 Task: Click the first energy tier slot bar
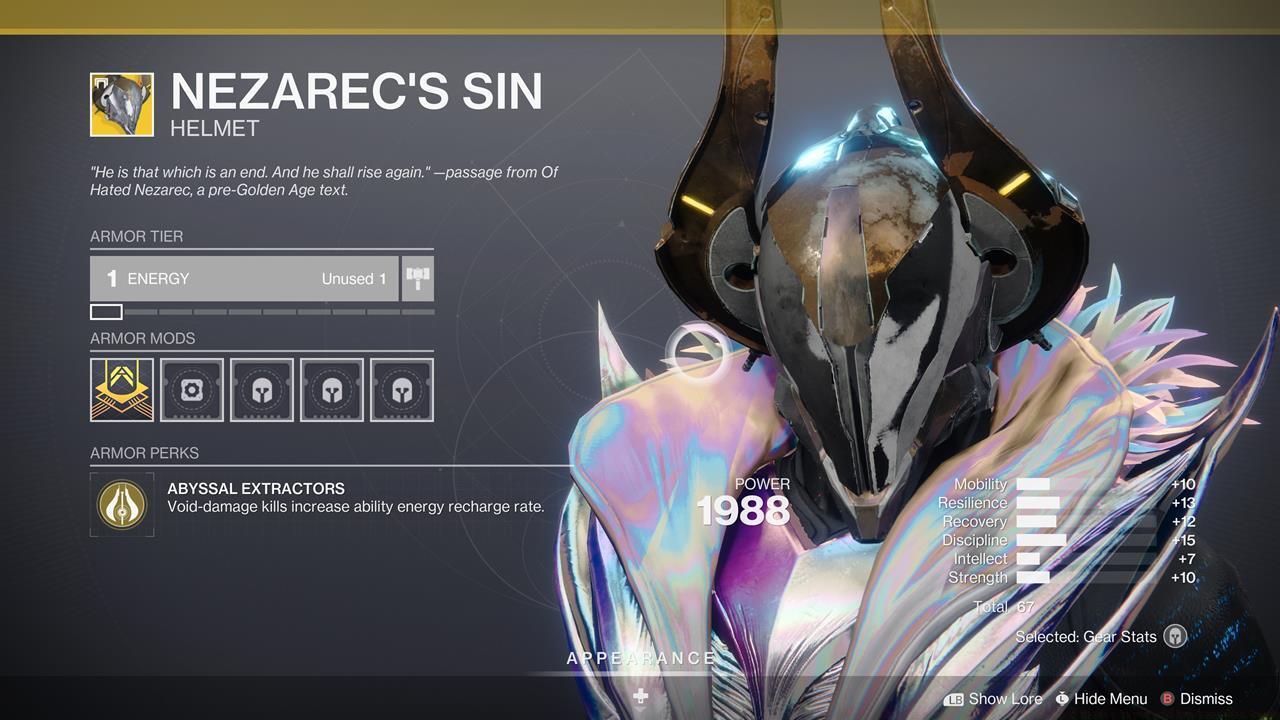pos(109,311)
